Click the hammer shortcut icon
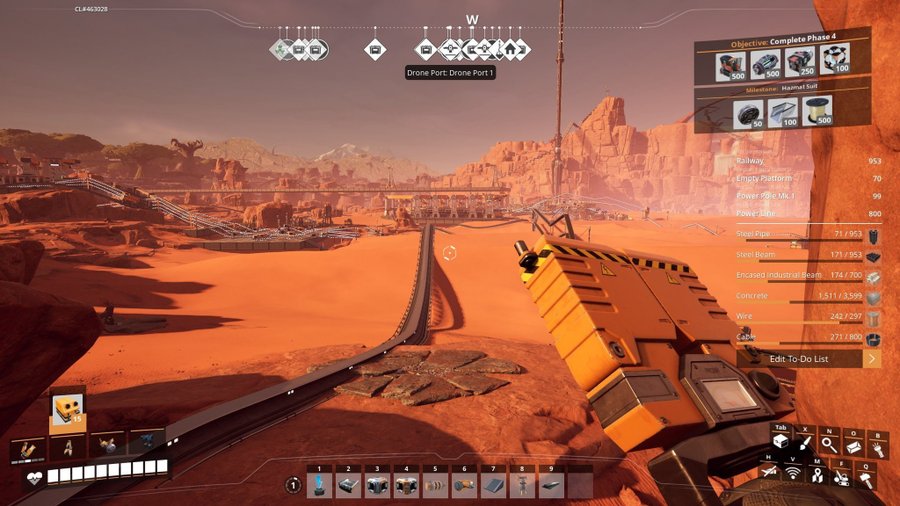The height and width of the screenshot is (506, 900). tap(866, 479)
